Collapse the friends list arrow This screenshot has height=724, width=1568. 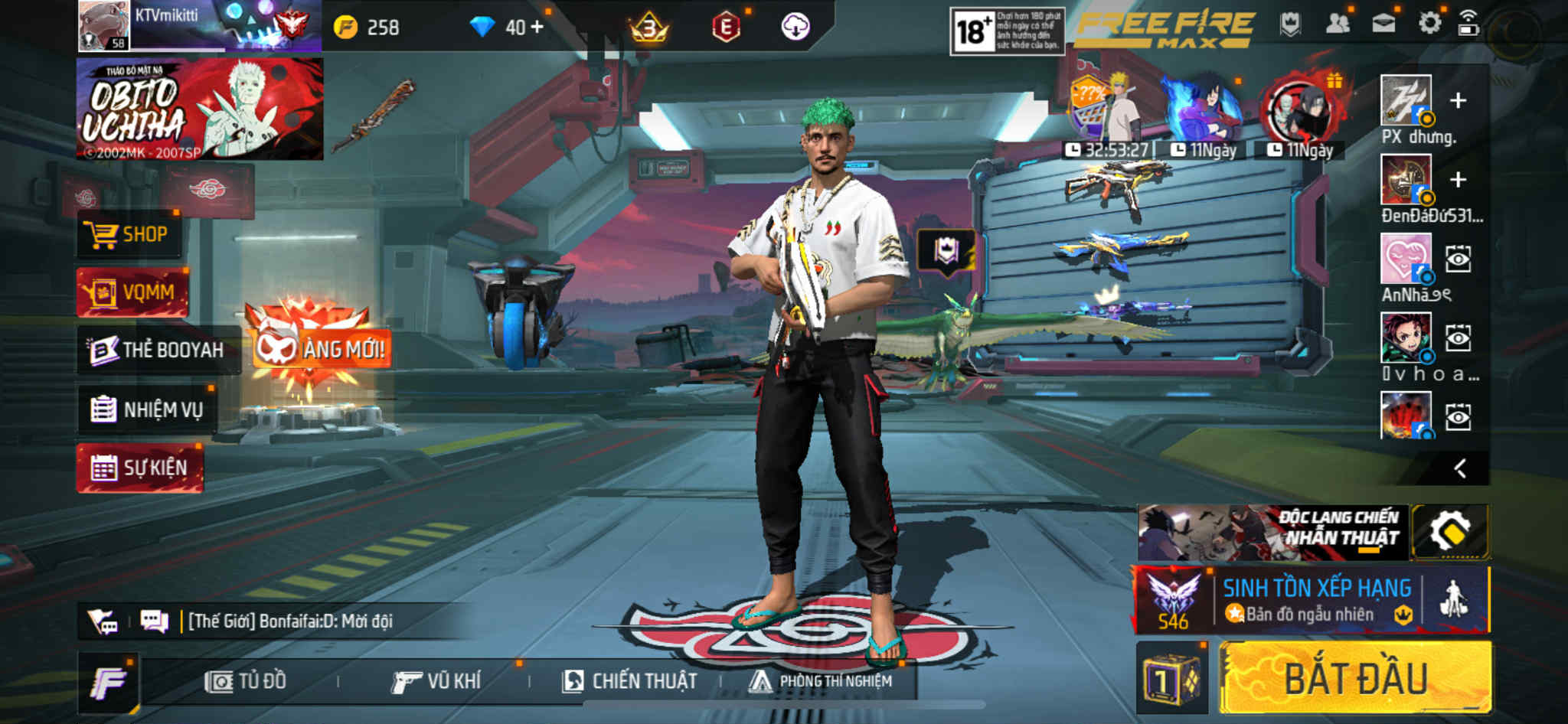click(1460, 468)
